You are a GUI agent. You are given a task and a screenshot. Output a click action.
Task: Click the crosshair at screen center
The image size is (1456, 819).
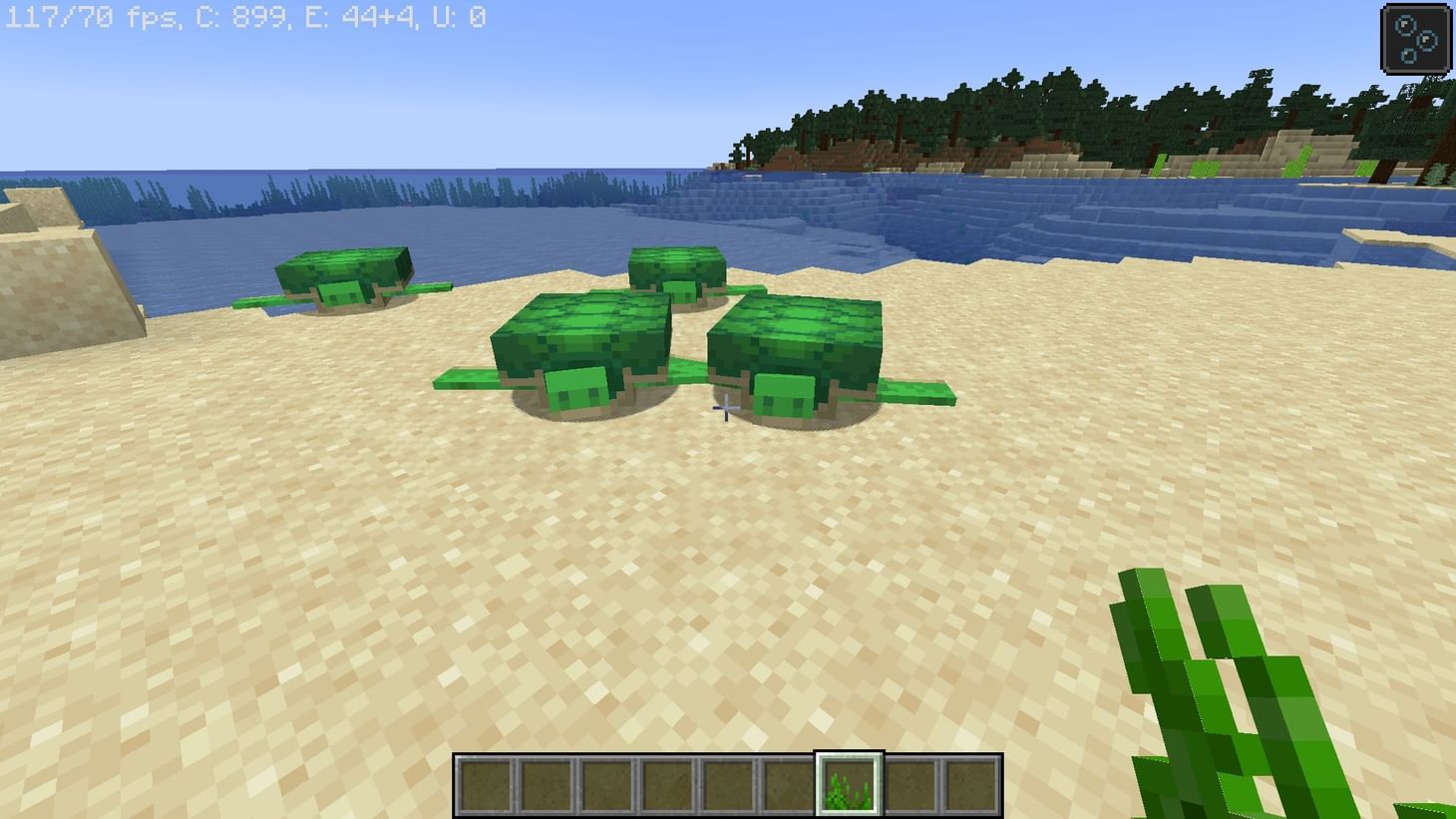click(725, 410)
